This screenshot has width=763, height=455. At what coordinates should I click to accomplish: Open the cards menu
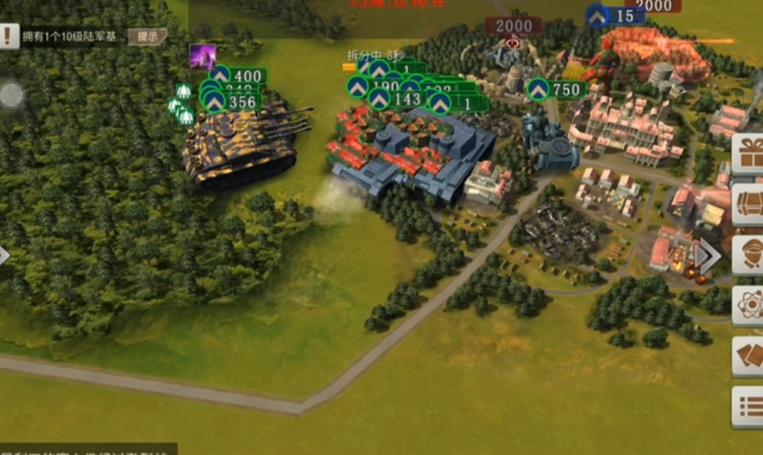(748, 356)
